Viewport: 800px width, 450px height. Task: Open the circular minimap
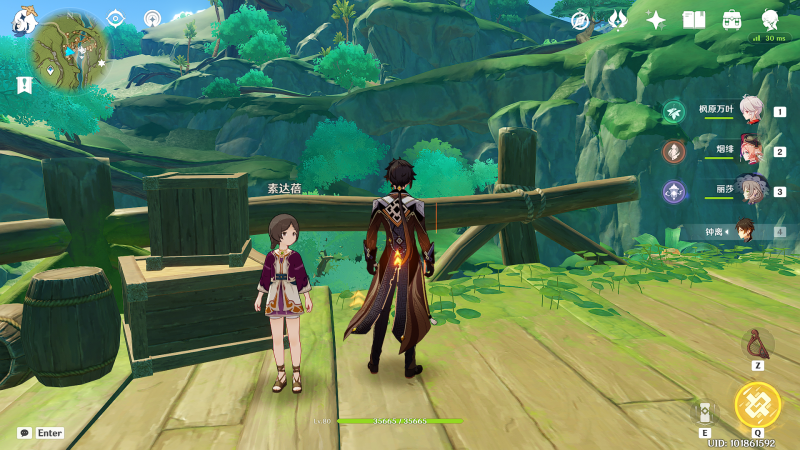pos(69,52)
